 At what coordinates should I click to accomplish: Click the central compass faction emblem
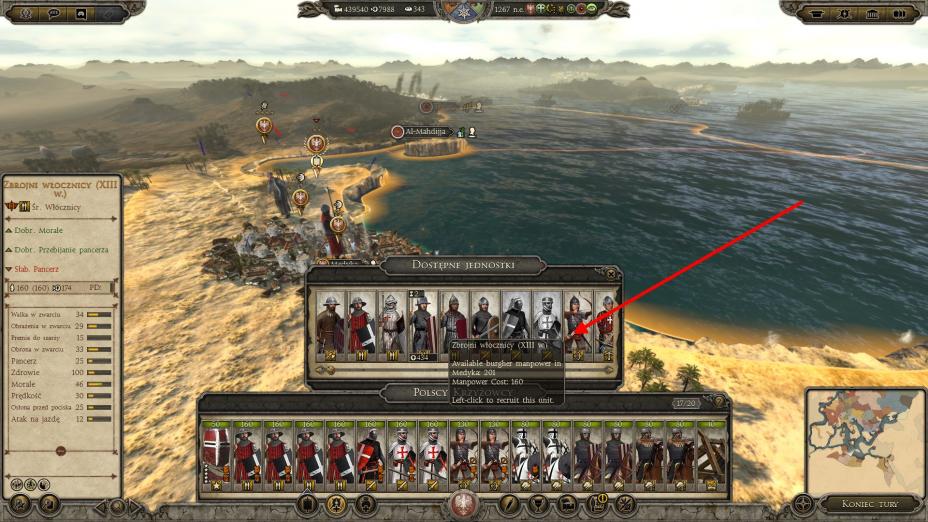[x=463, y=12]
